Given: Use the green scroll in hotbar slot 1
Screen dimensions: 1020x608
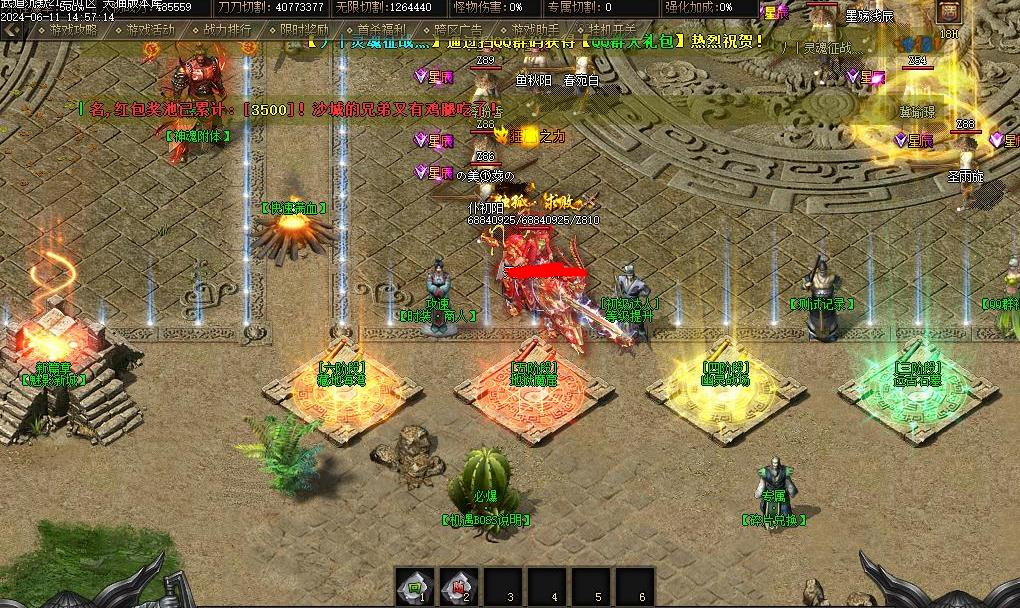Looking at the screenshot, I should tap(412, 586).
